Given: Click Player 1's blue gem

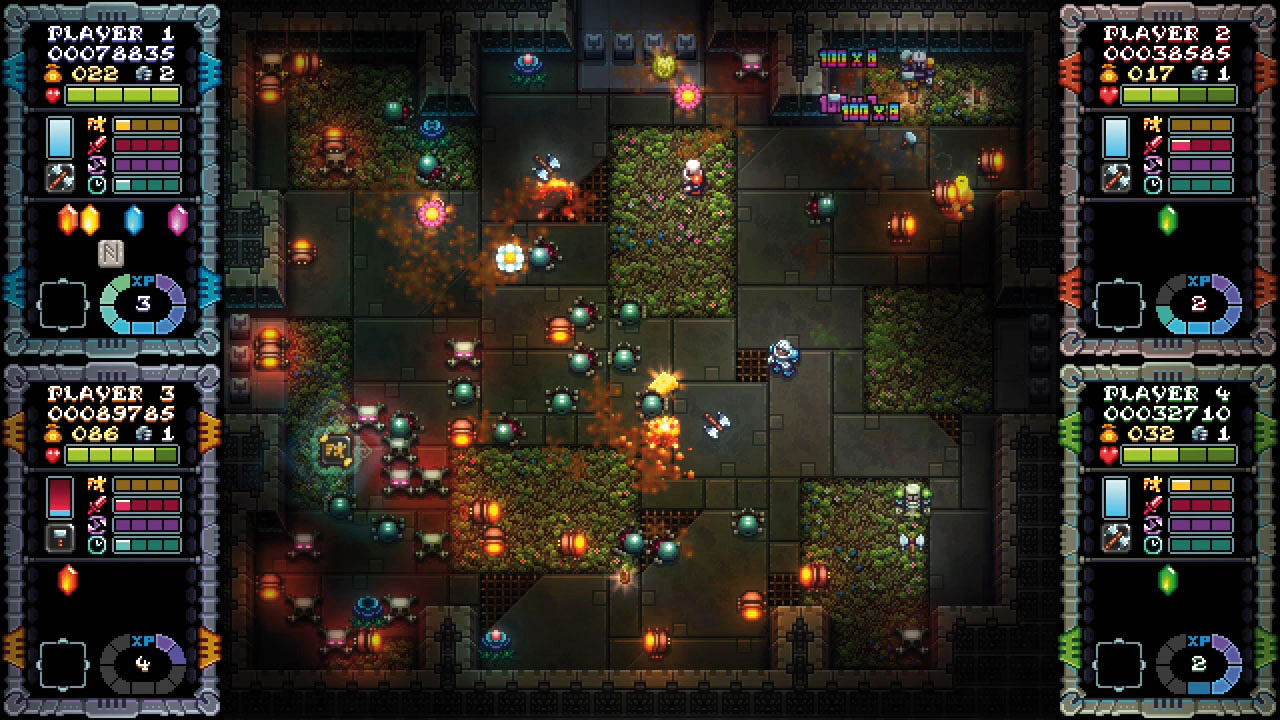Looking at the screenshot, I should coord(134,219).
